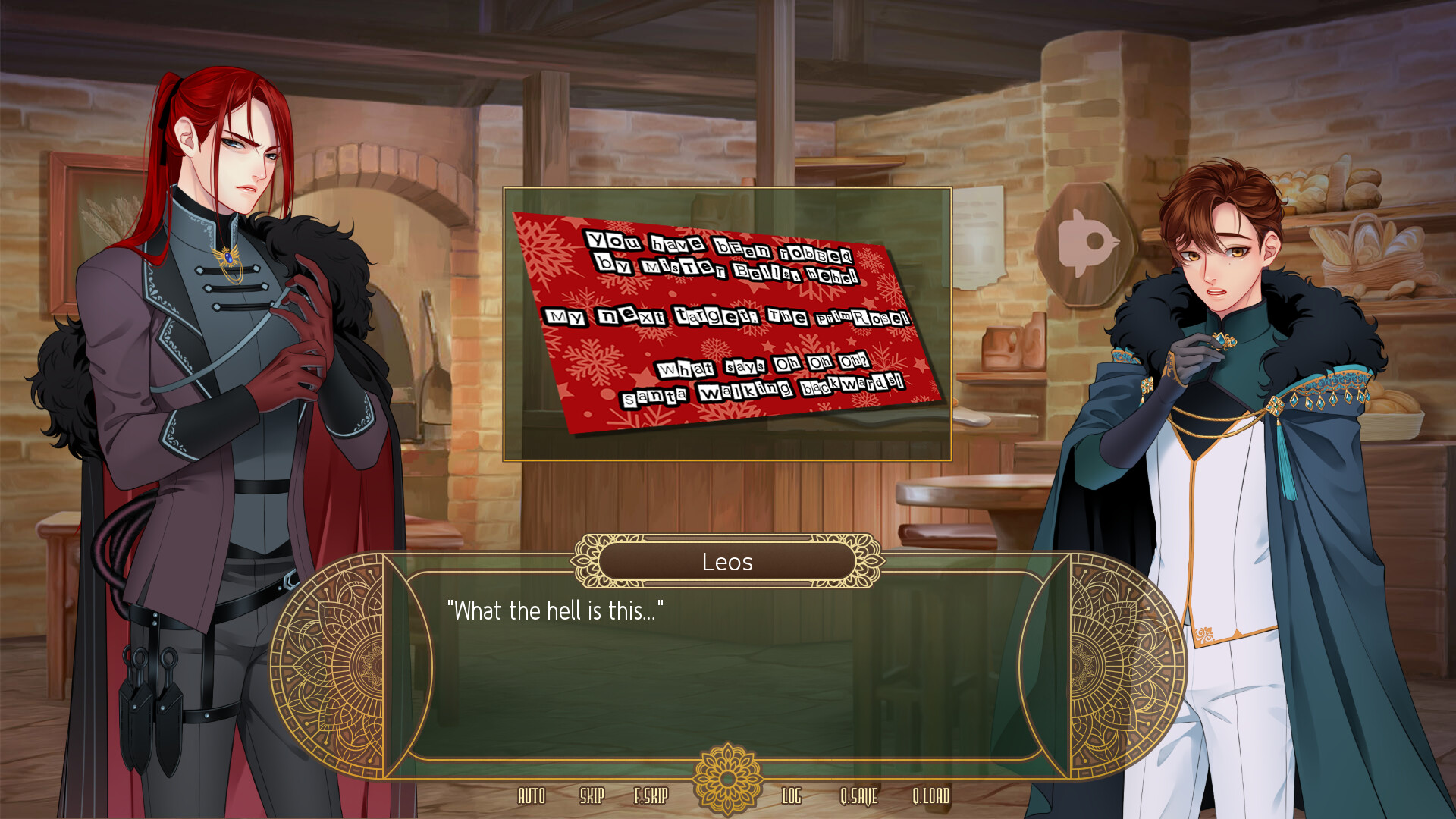Open the LOG history
This screenshot has height=819, width=1456.
[792, 797]
